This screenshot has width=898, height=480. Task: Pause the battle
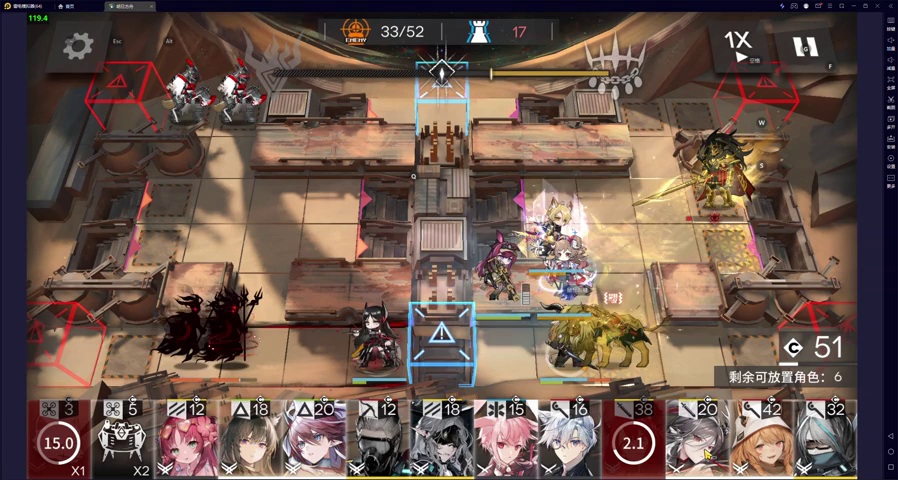pos(805,46)
